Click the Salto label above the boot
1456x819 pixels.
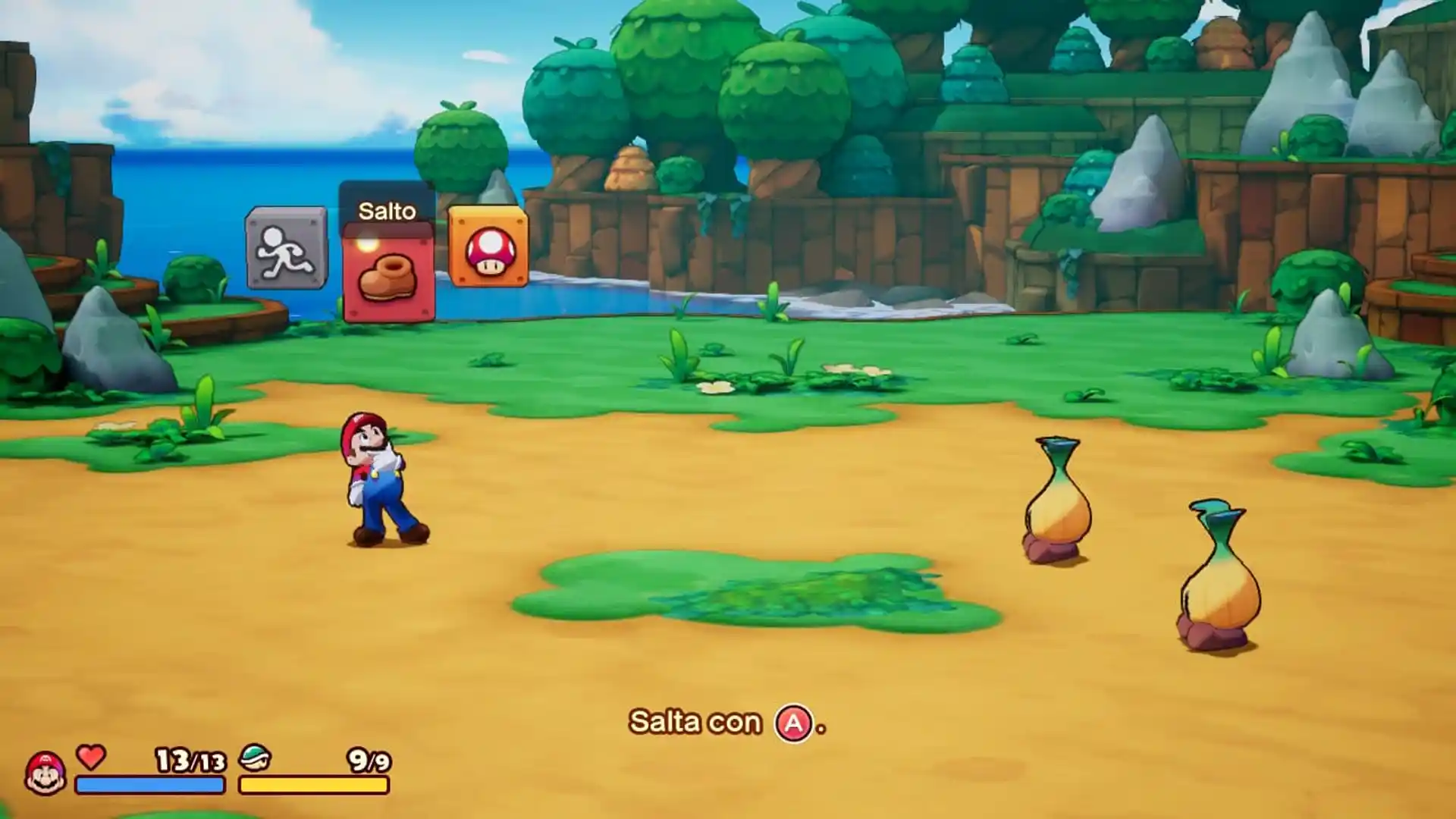coord(387,211)
